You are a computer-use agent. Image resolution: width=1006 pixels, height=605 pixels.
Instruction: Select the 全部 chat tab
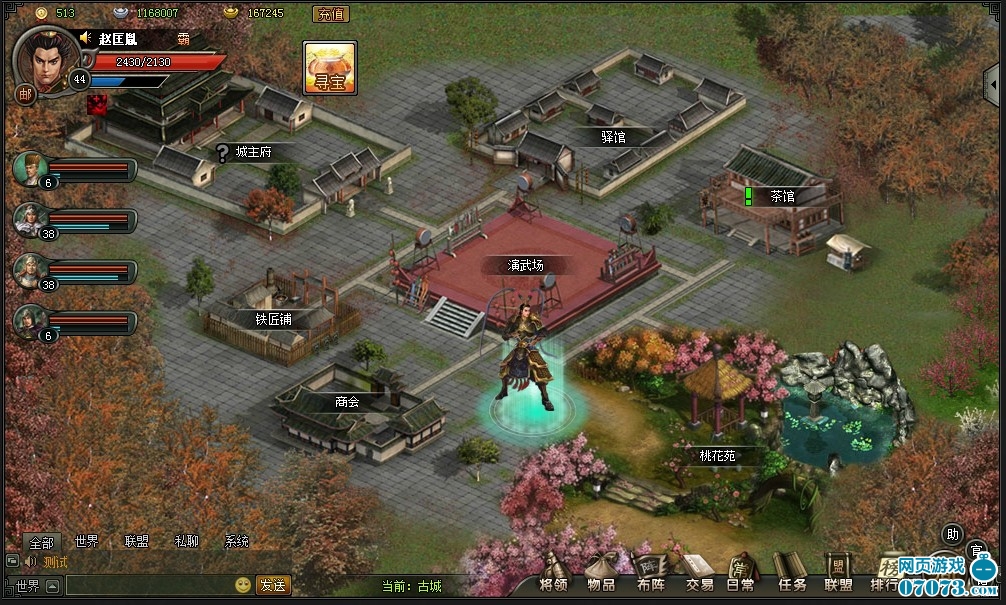41,542
